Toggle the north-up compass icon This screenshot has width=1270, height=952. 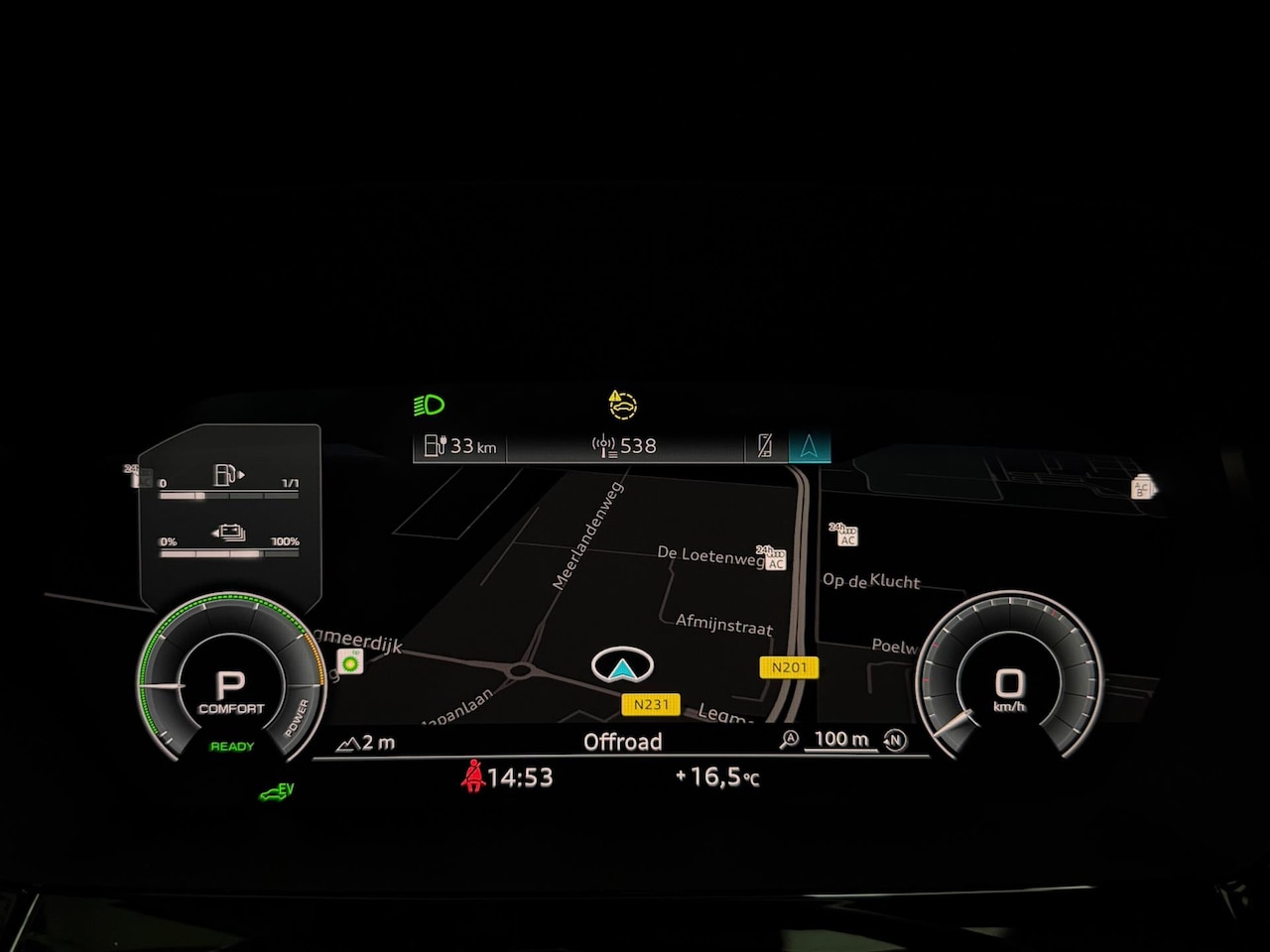pyautogui.click(x=895, y=740)
